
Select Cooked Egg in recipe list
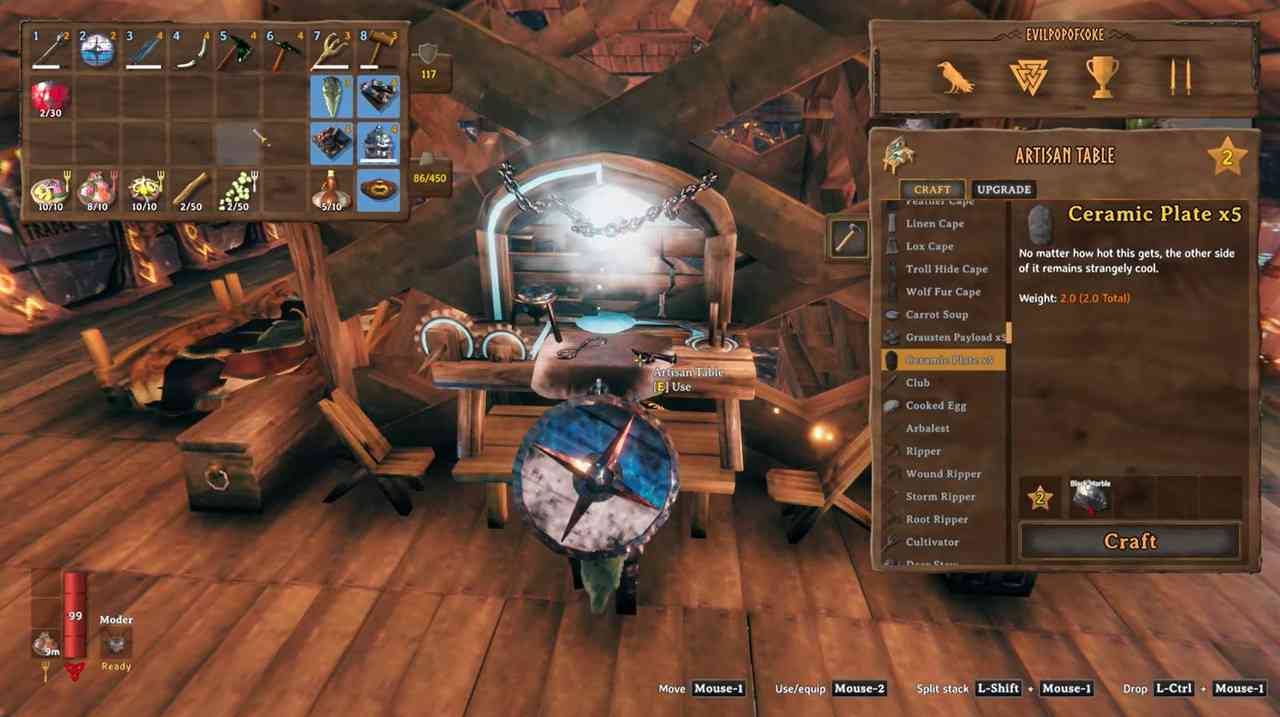pos(935,405)
